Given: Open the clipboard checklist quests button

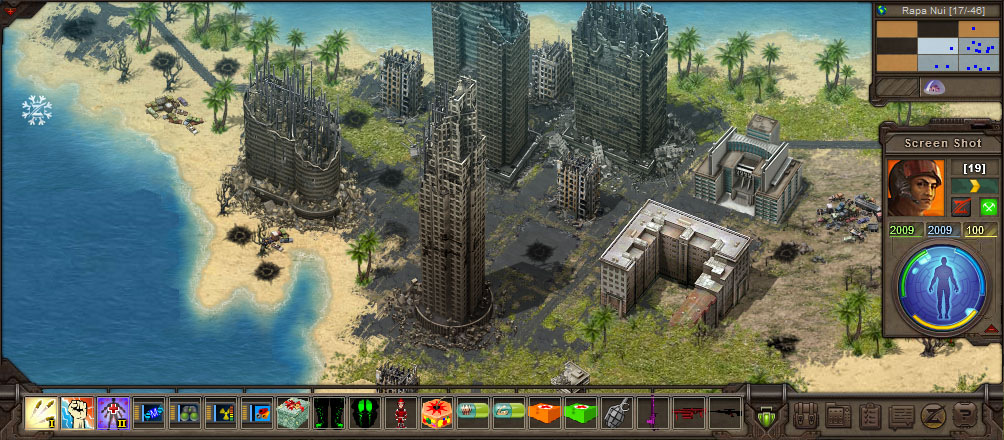Looking at the screenshot, I should [x=870, y=414].
